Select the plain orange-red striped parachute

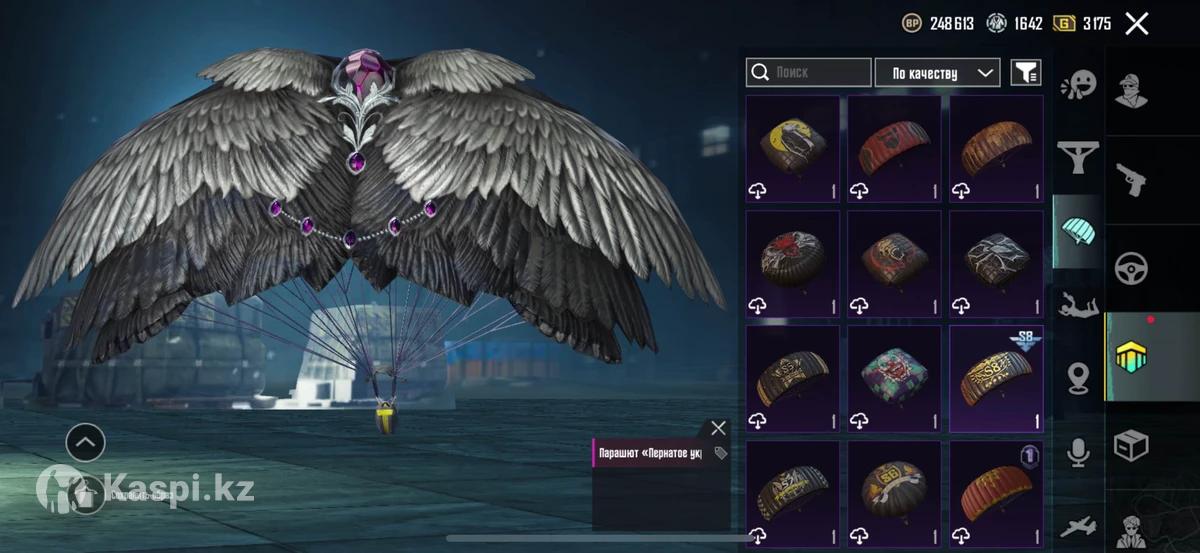click(x=996, y=494)
